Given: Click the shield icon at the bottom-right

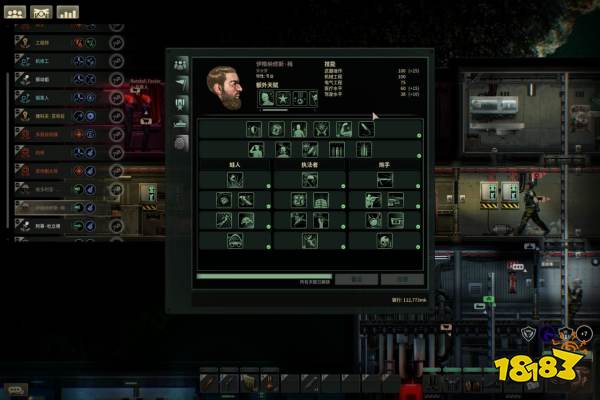Looking at the screenshot, I should pyautogui.click(x=530, y=333).
